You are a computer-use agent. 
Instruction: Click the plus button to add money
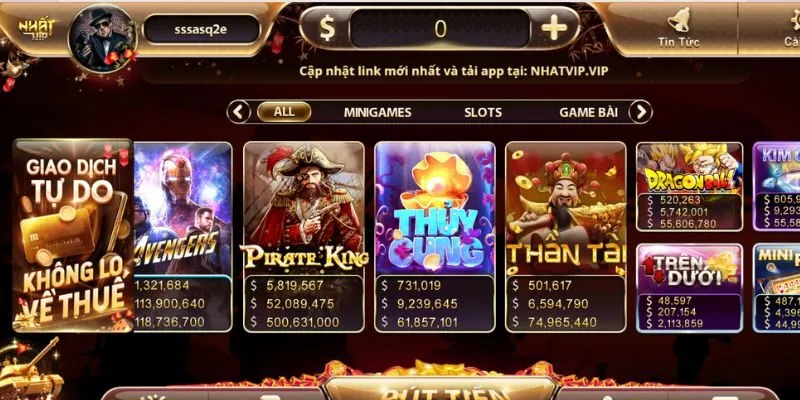coord(554,29)
